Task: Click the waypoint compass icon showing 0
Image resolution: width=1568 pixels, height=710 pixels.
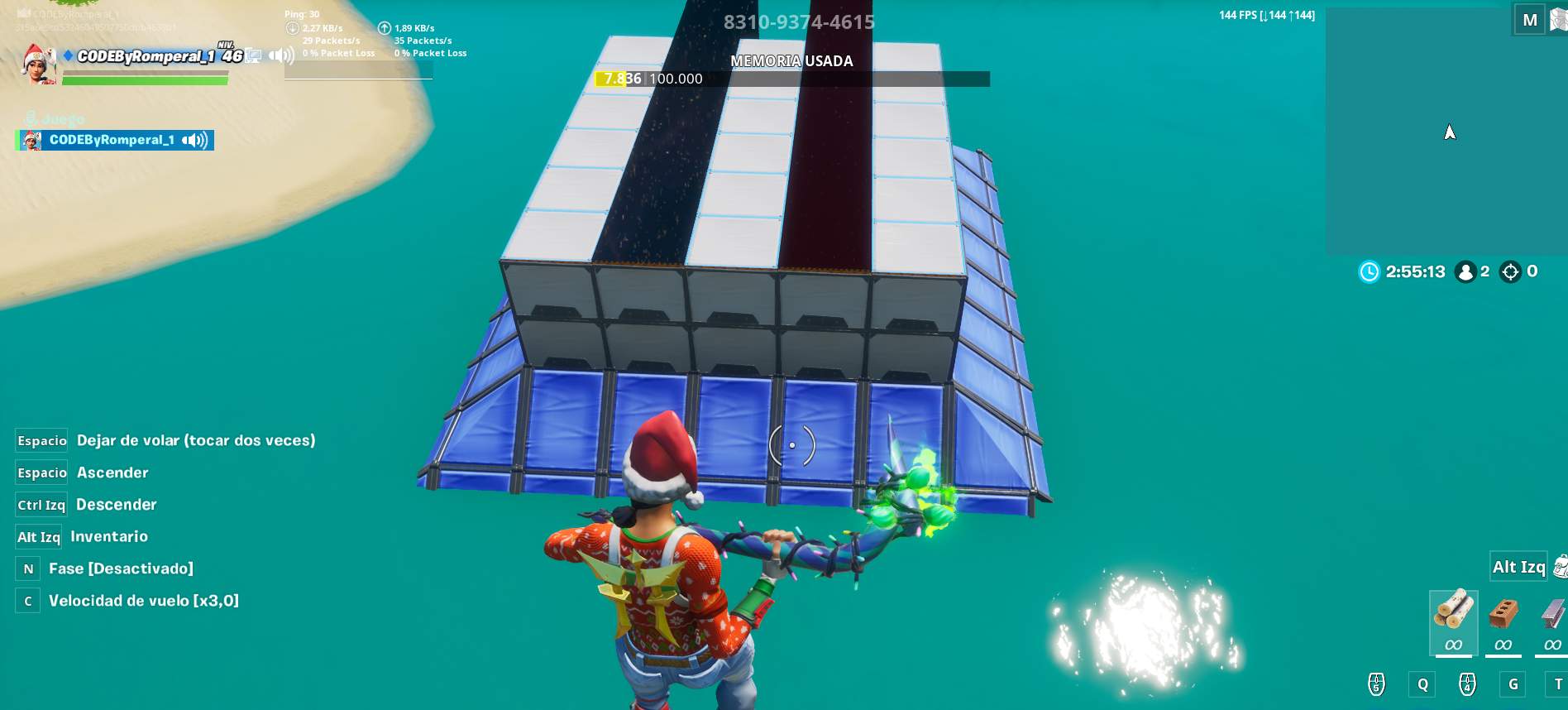Action: (1510, 271)
